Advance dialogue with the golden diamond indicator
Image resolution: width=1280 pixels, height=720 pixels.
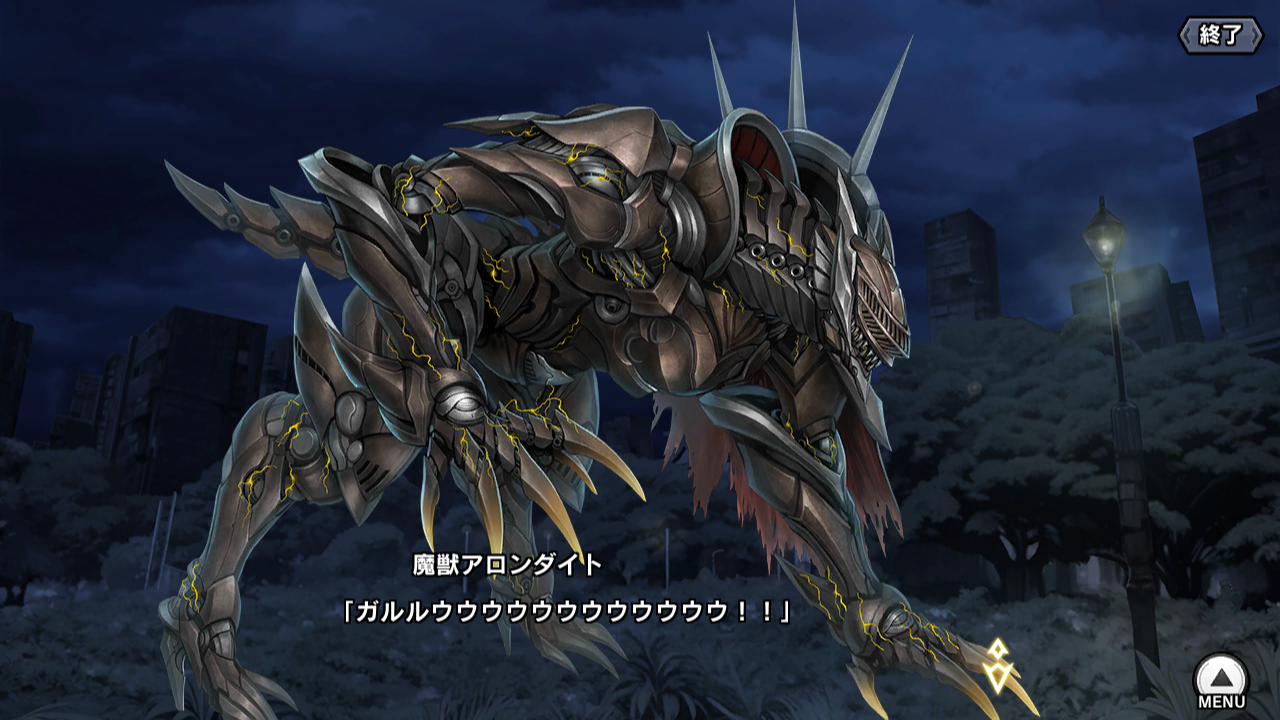[997, 664]
